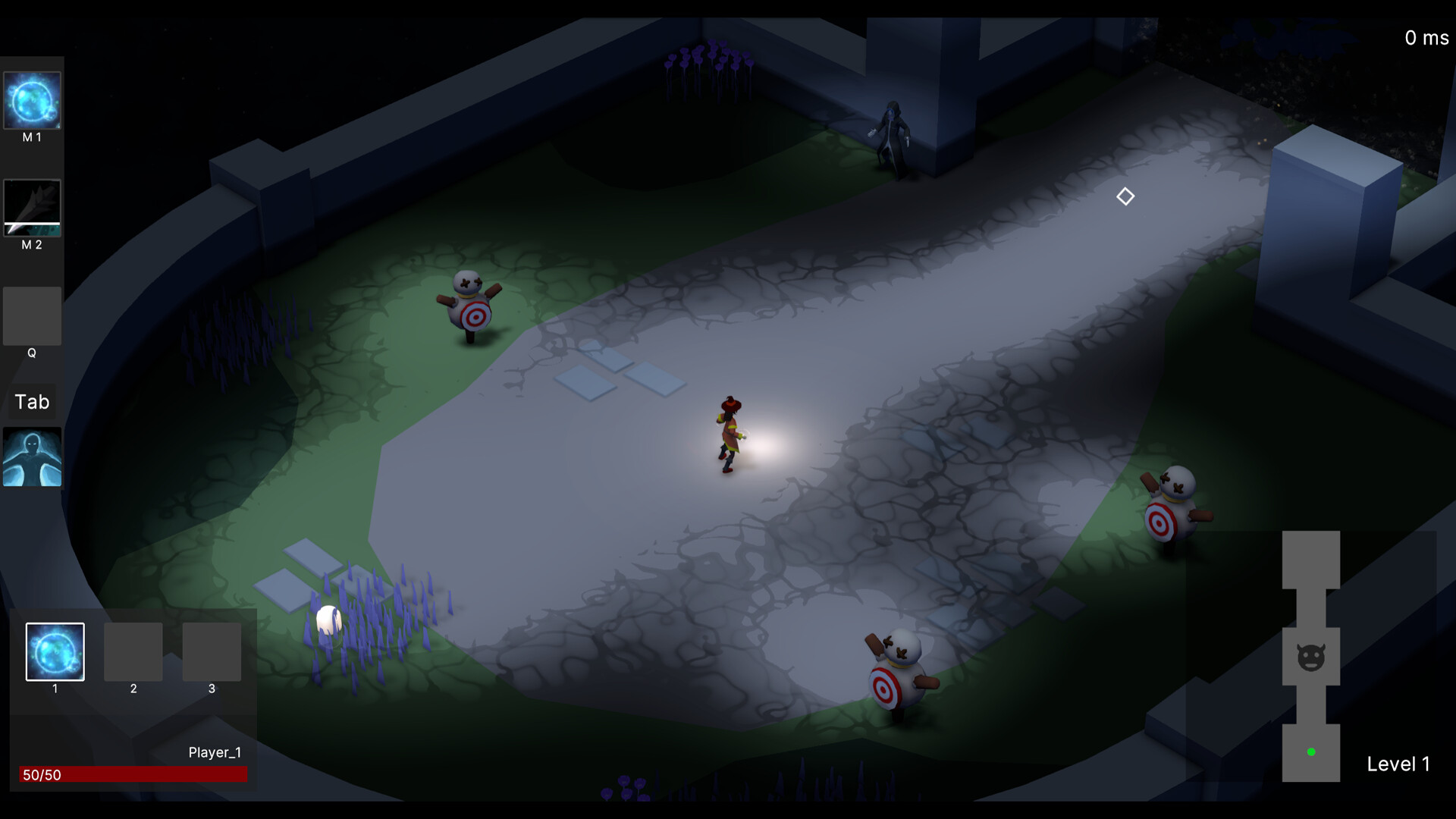1456x819 pixels.
Task: Click empty hotbar slot 2
Action: coord(133,652)
